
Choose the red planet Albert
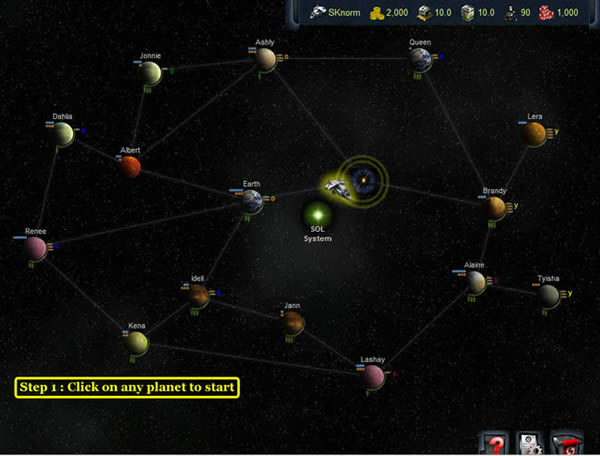click(x=130, y=167)
